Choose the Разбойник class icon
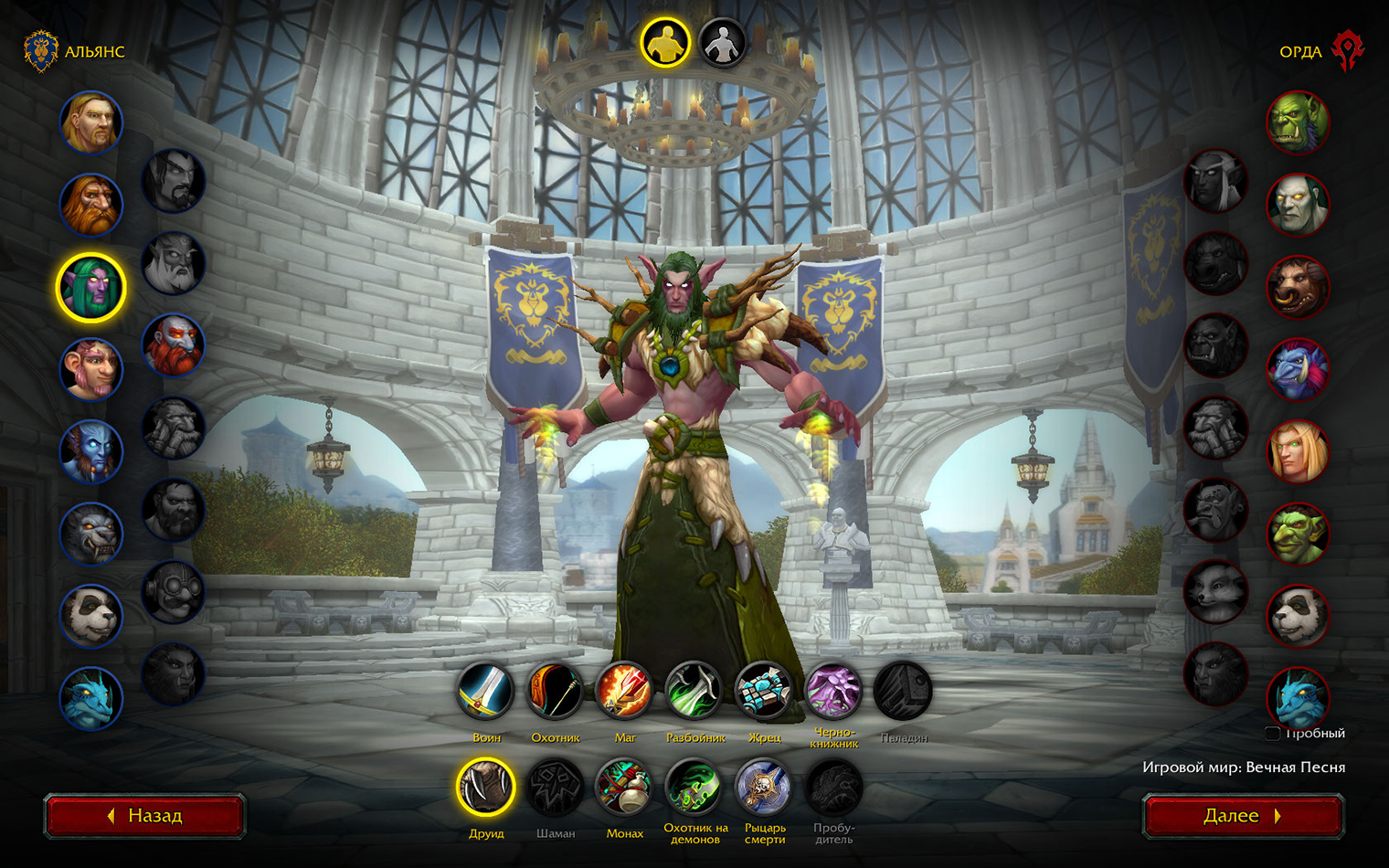The width and height of the screenshot is (1389, 868). [694, 691]
